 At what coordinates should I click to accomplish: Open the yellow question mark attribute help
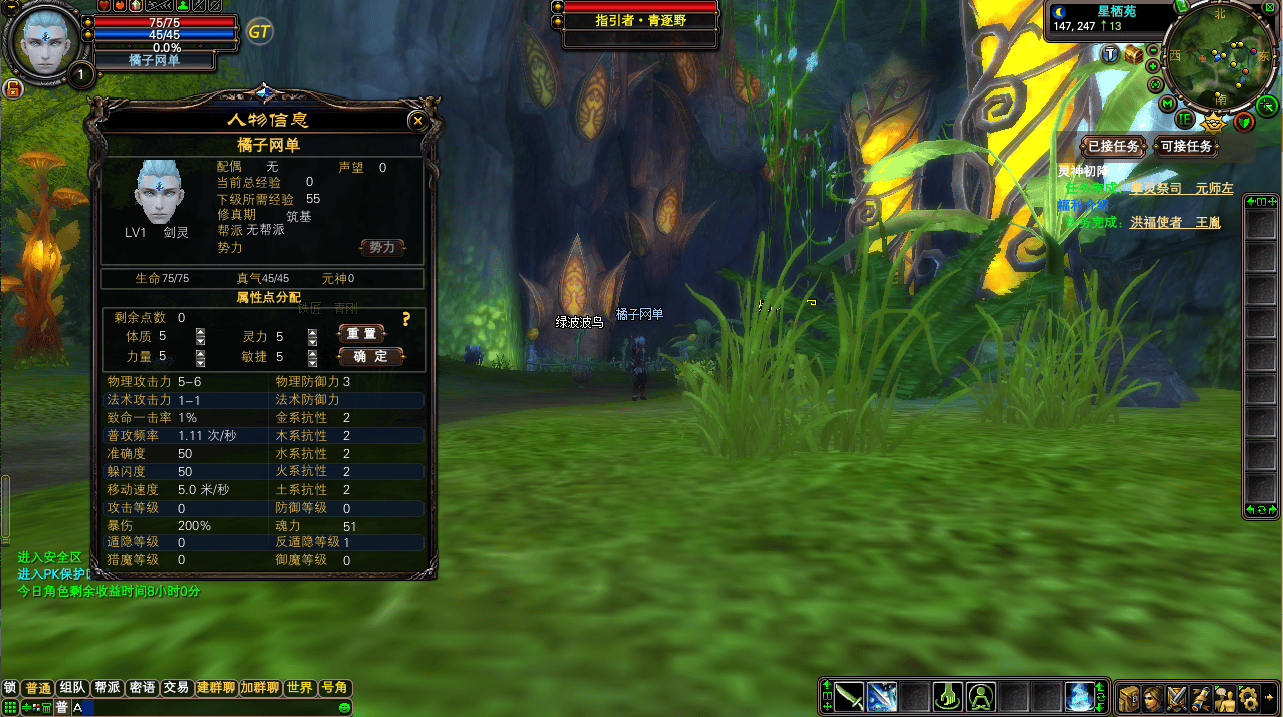[406, 320]
